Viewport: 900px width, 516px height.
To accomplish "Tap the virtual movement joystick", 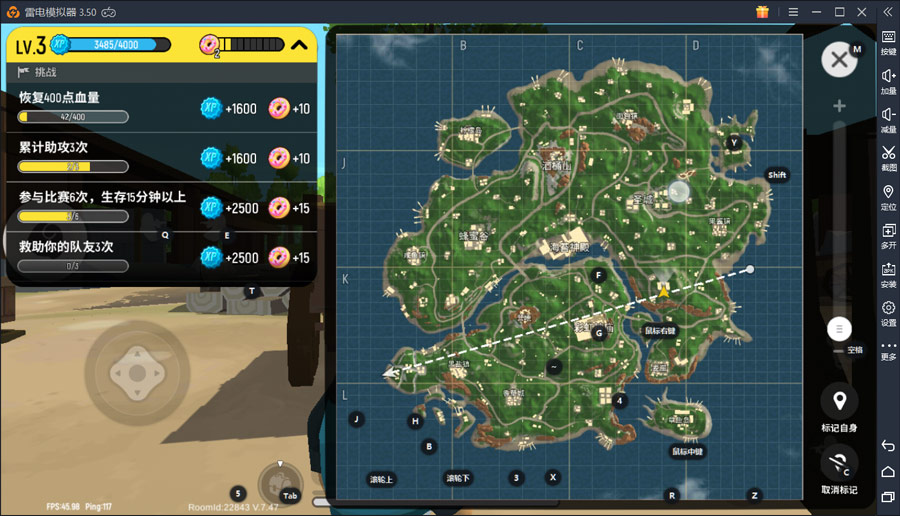I will point(136,374).
